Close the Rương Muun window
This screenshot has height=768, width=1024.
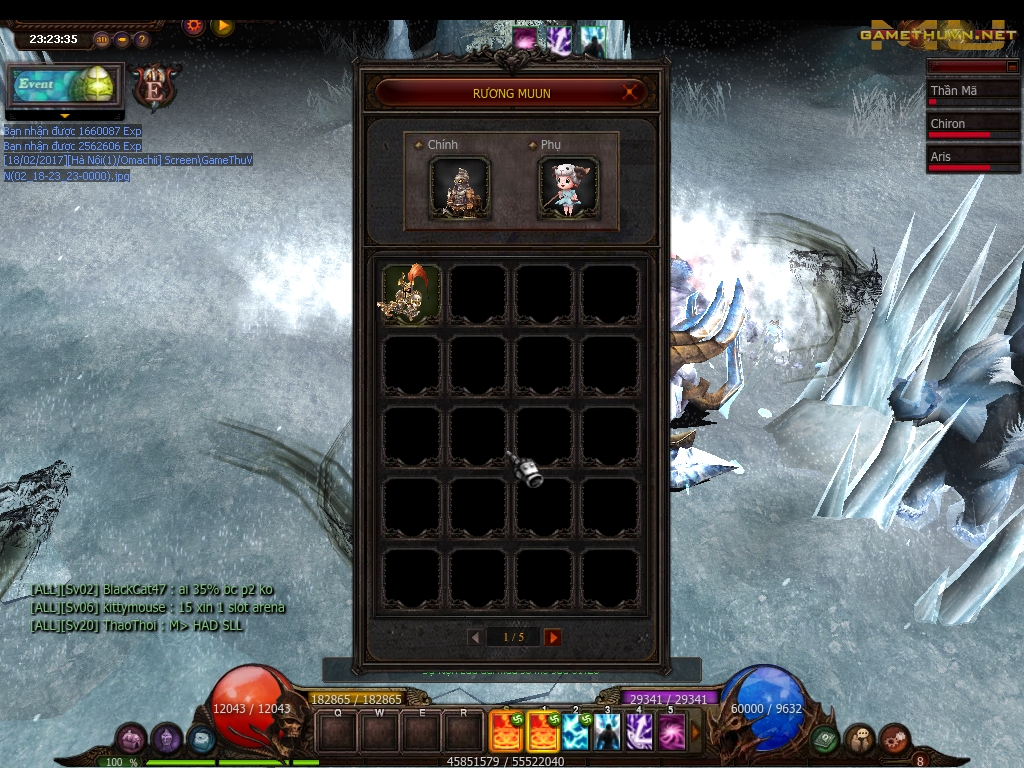(631, 93)
